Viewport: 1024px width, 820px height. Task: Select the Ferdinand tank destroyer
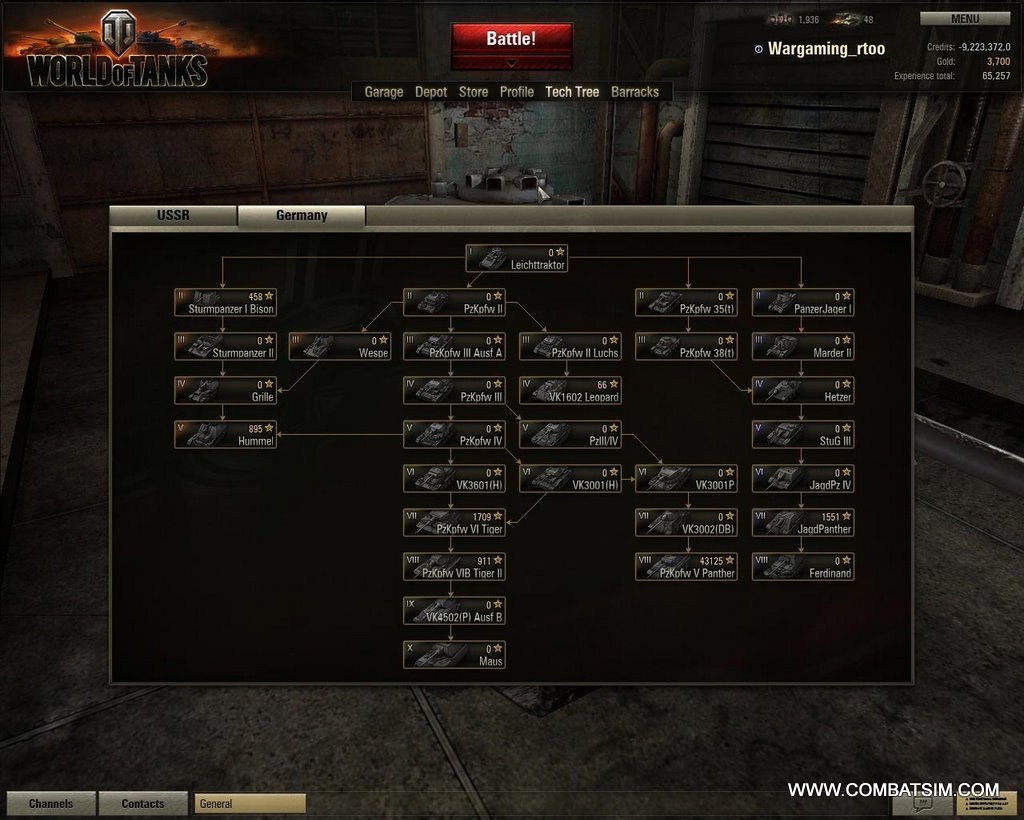(803, 567)
